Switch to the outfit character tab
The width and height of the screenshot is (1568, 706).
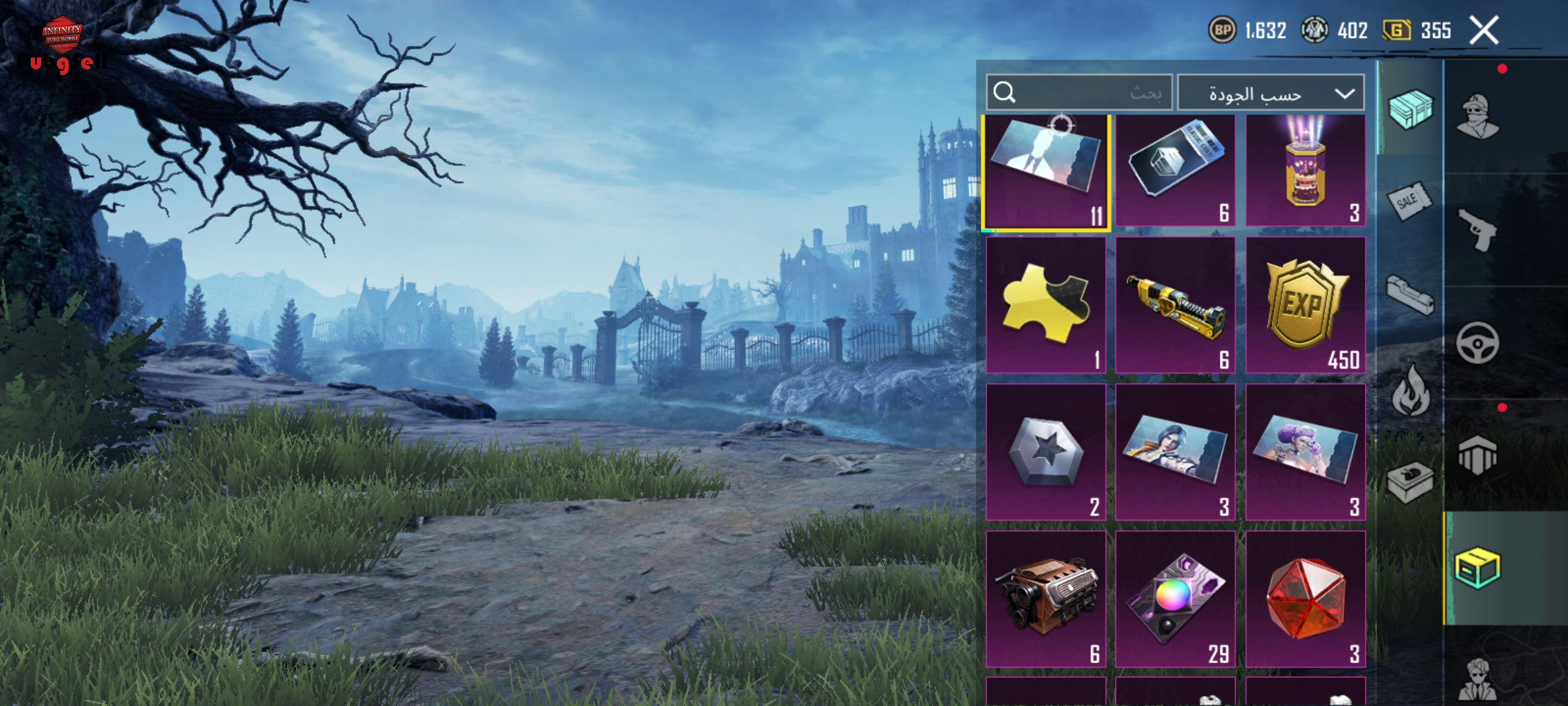pyautogui.click(x=1478, y=116)
